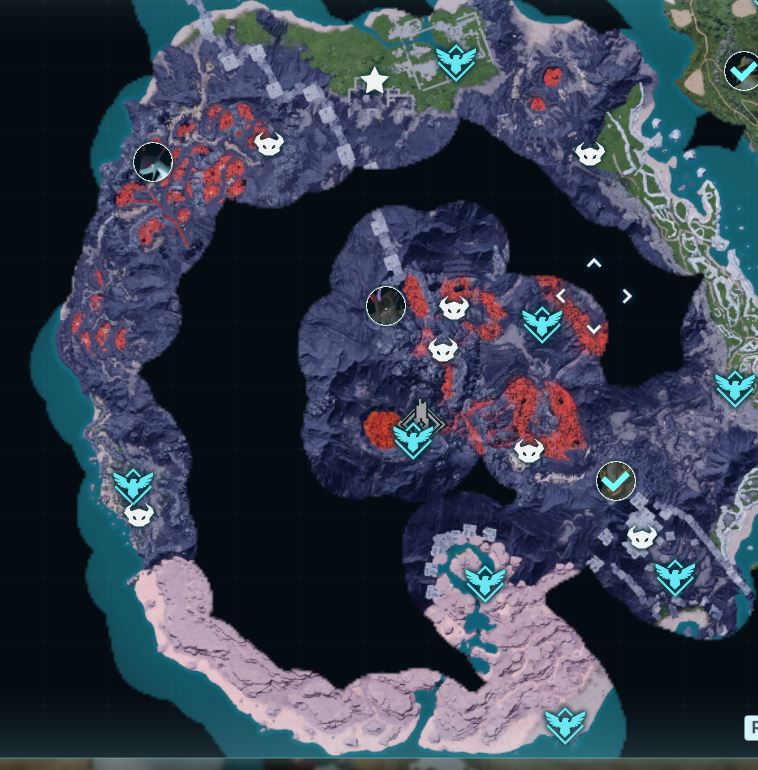Choose the skull marker below the large lava field

[529, 451]
